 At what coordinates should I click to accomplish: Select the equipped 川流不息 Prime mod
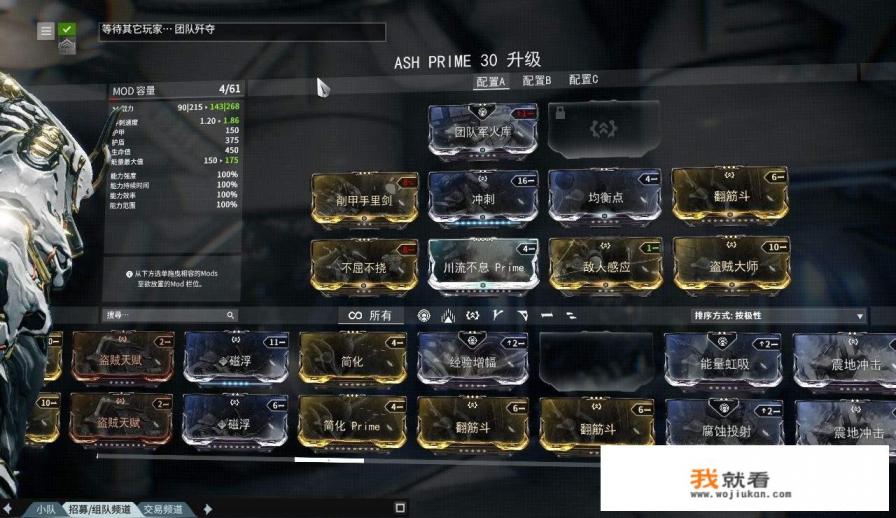(x=483, y=265)
